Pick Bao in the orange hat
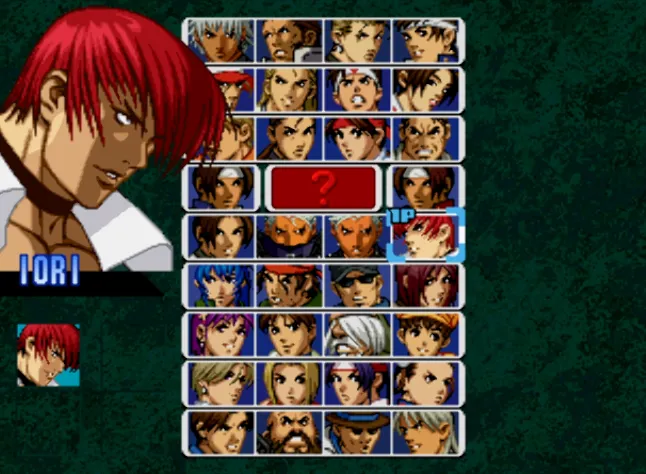Screen dimensions: 646x474 coord(427,334)
